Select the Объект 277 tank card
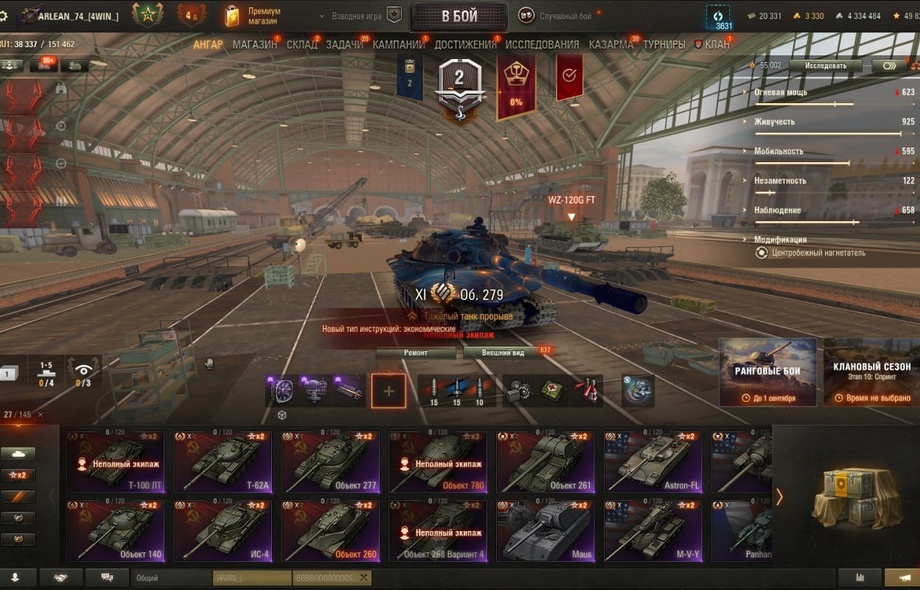Screen dimensions: 920x590 (332, 461)
